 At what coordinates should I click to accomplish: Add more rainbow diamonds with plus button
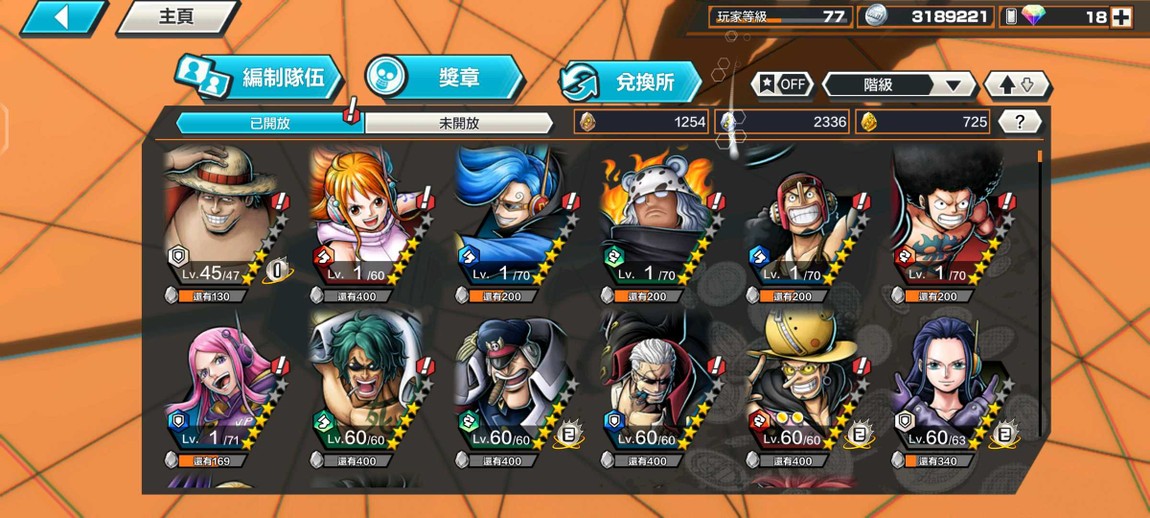(1121, 17)
